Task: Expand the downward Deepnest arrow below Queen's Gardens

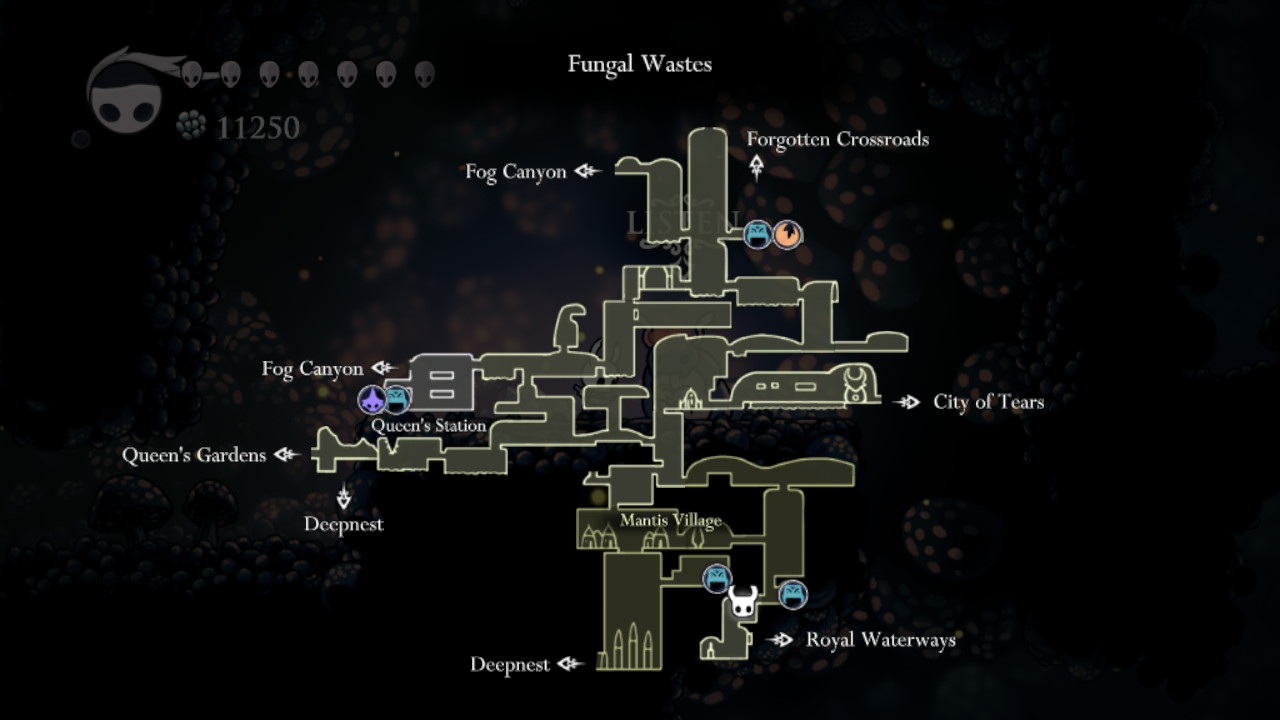Action: coord(344,495)
